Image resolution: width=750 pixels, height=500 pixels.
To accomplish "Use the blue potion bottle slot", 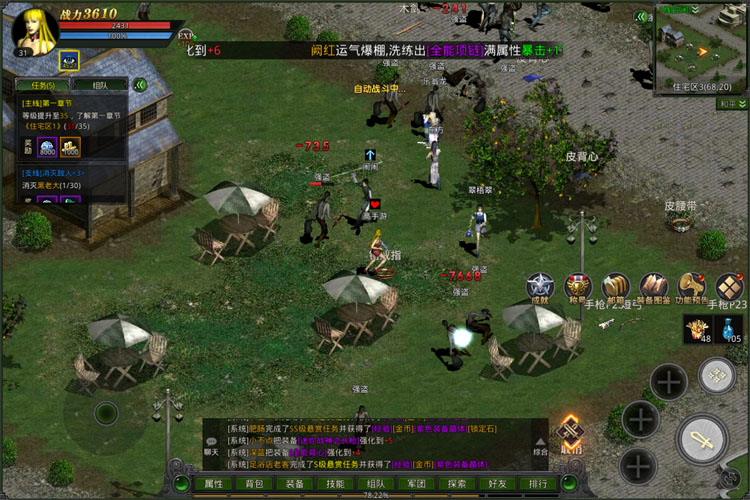I will coord(732,328).
